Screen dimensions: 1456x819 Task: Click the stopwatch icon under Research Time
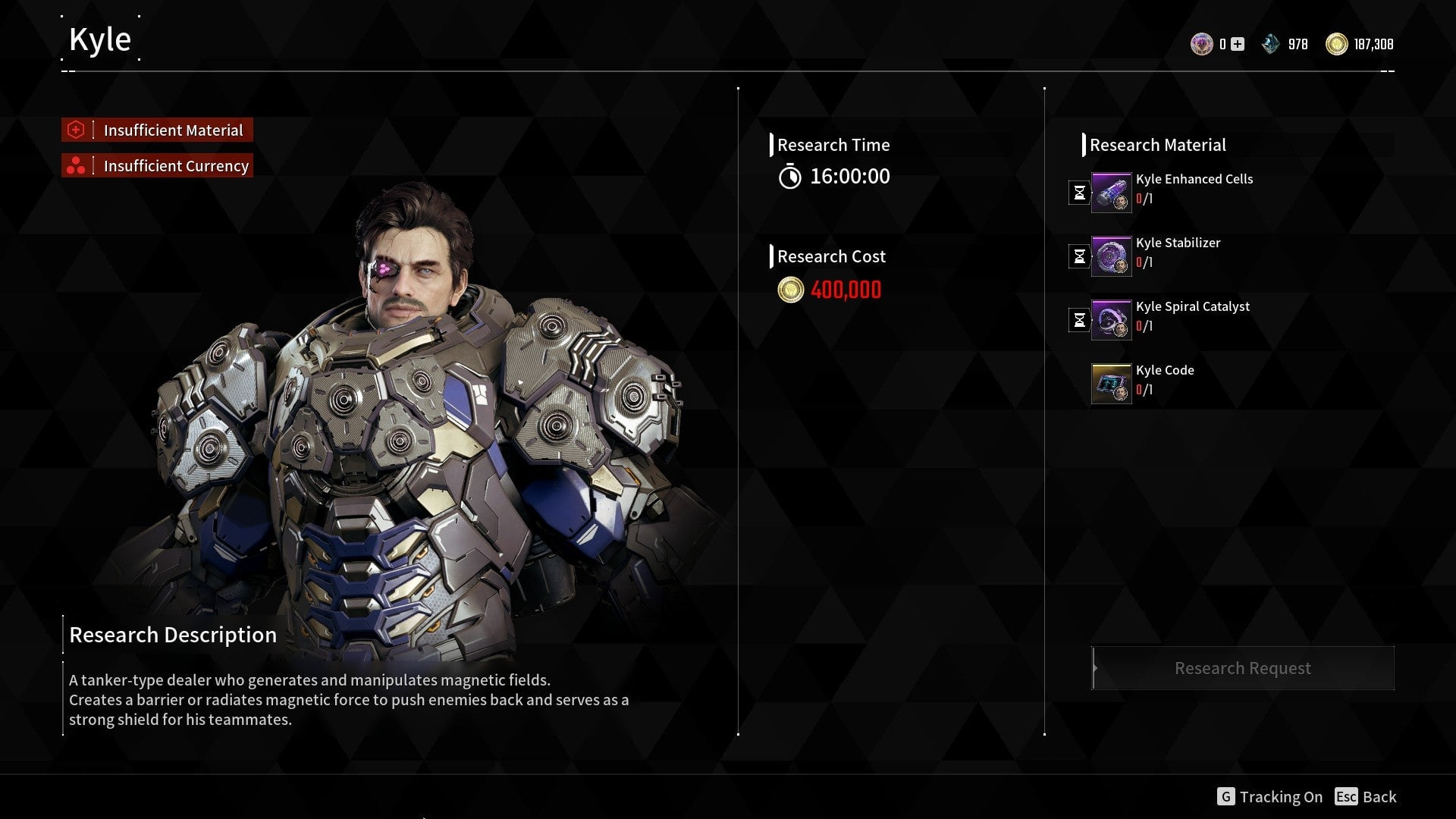pyautogui.click(x=792, y=177)
